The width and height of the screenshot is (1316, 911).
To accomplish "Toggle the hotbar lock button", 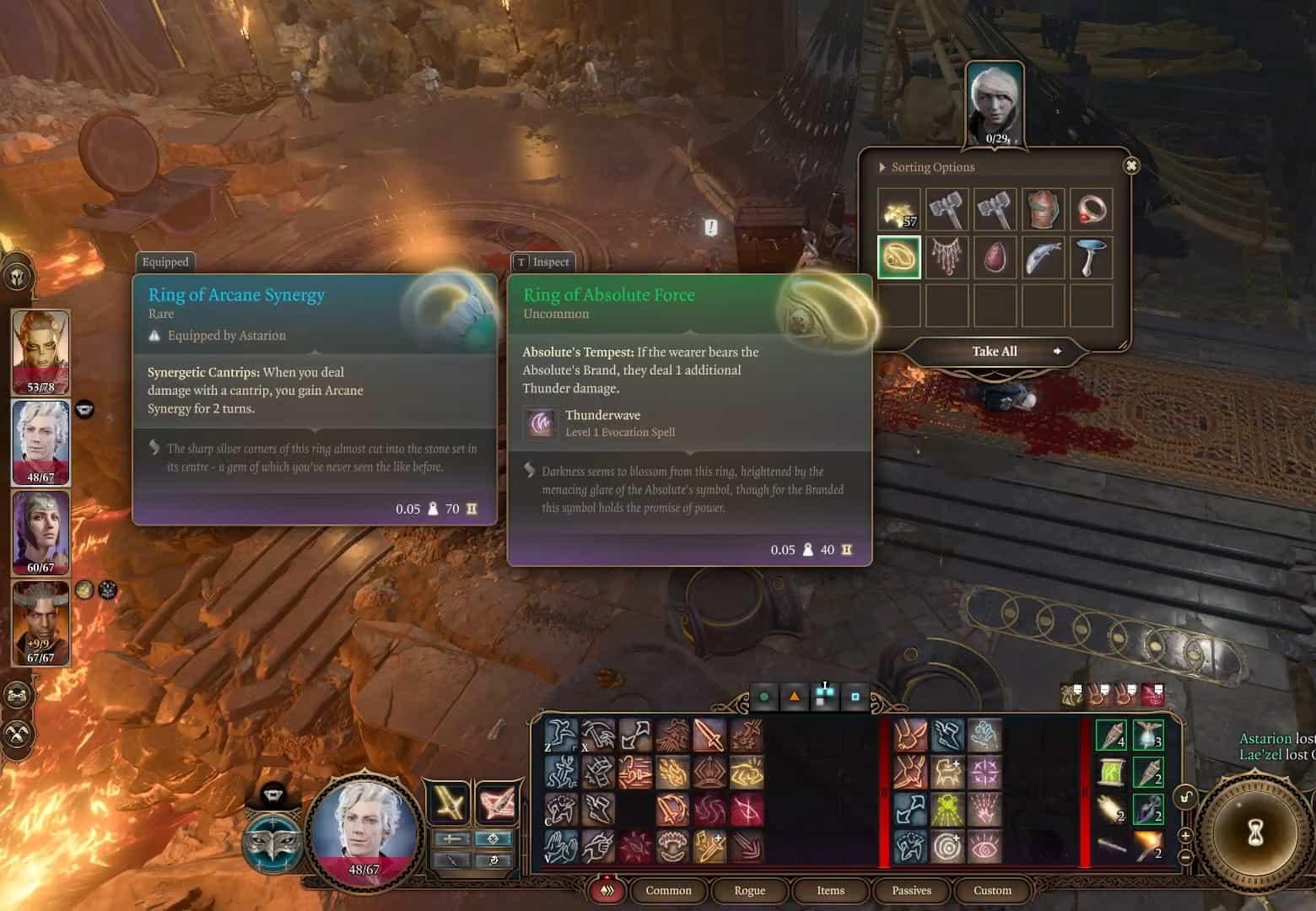I will 1186,797.
